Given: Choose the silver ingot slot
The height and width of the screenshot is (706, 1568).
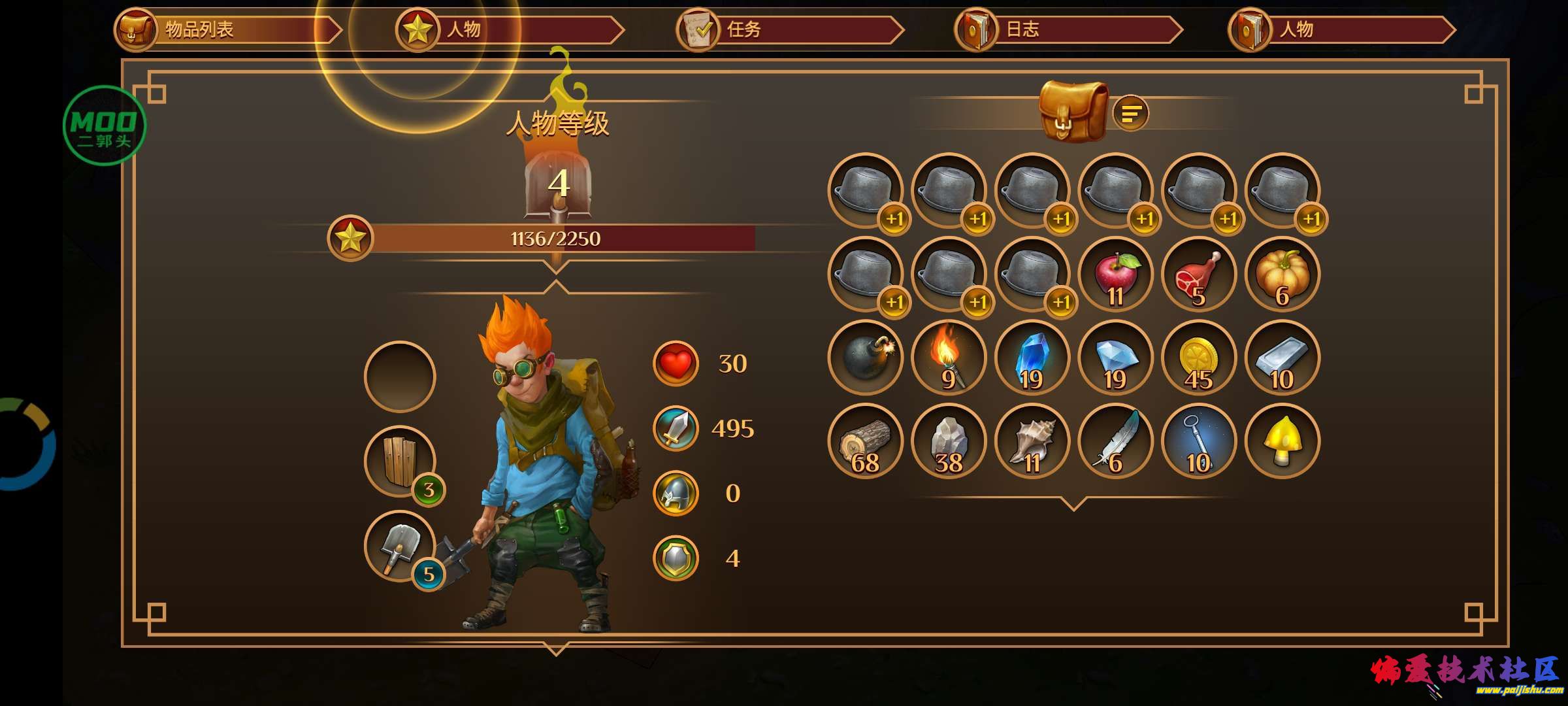Looking at the screenshot, I should click(1282, 358).
